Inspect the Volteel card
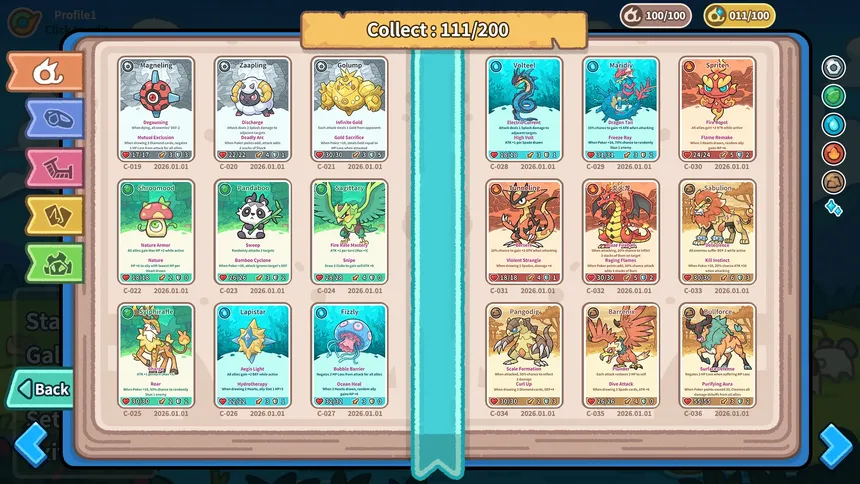The image size is (860, 484). coord(523,110)
